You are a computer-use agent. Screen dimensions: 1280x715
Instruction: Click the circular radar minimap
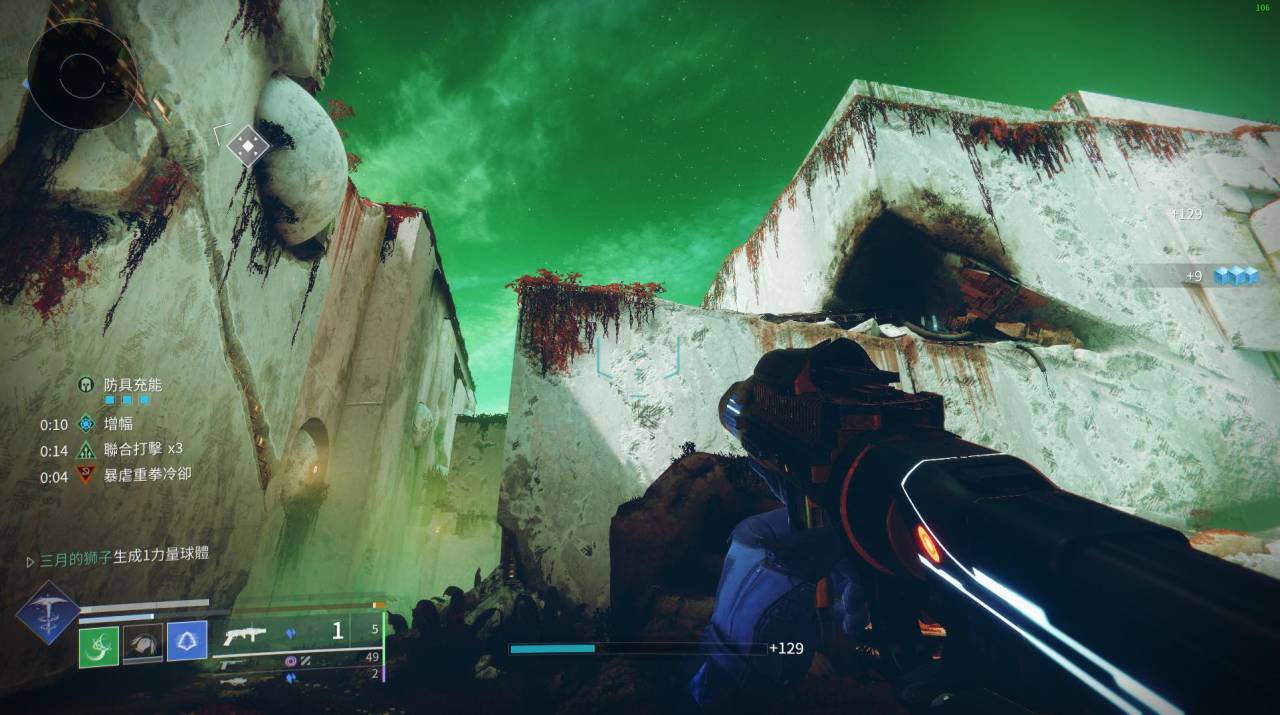(x=80, y=75)
